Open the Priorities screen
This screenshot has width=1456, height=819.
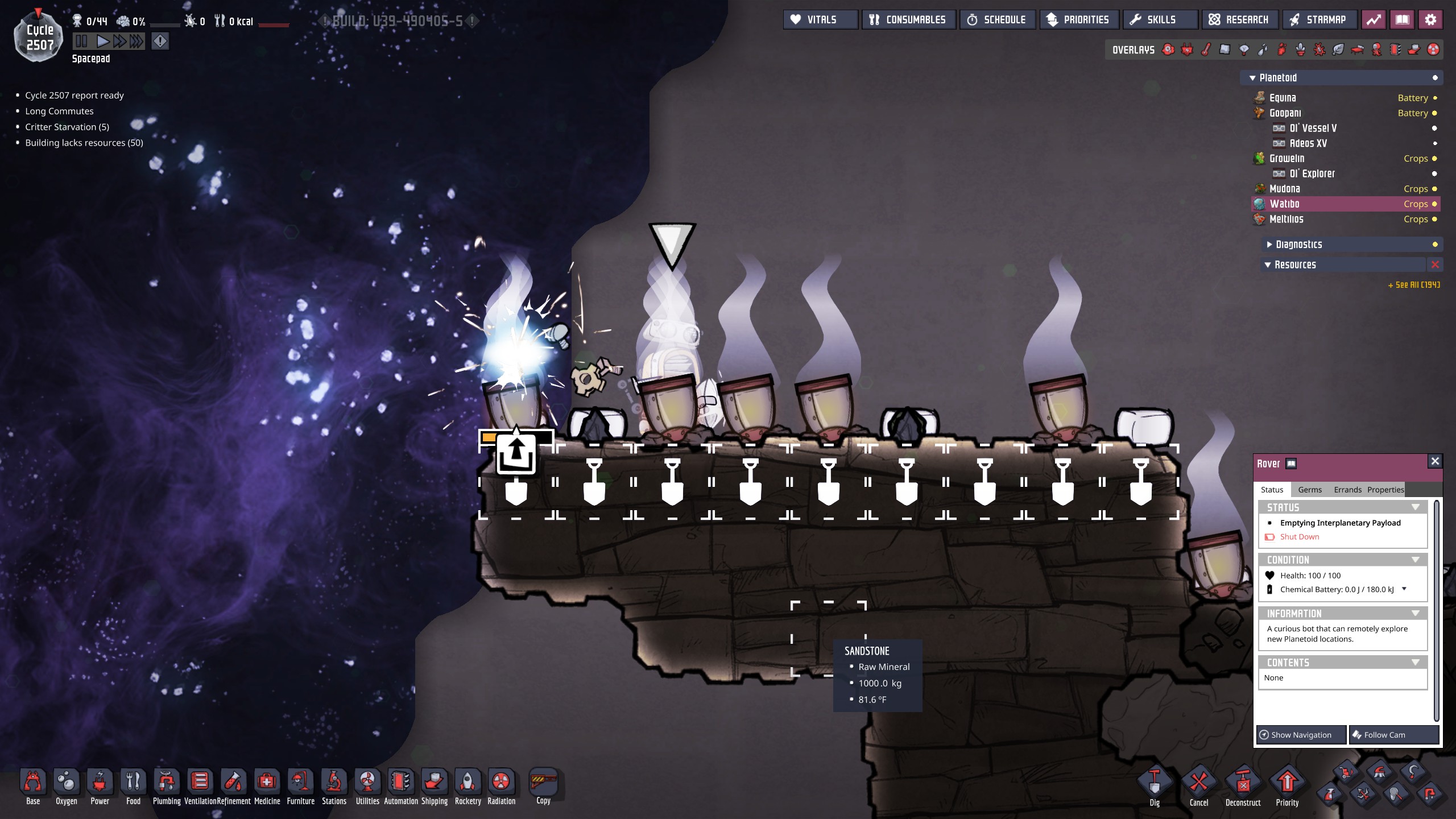tap(1079, 20)
